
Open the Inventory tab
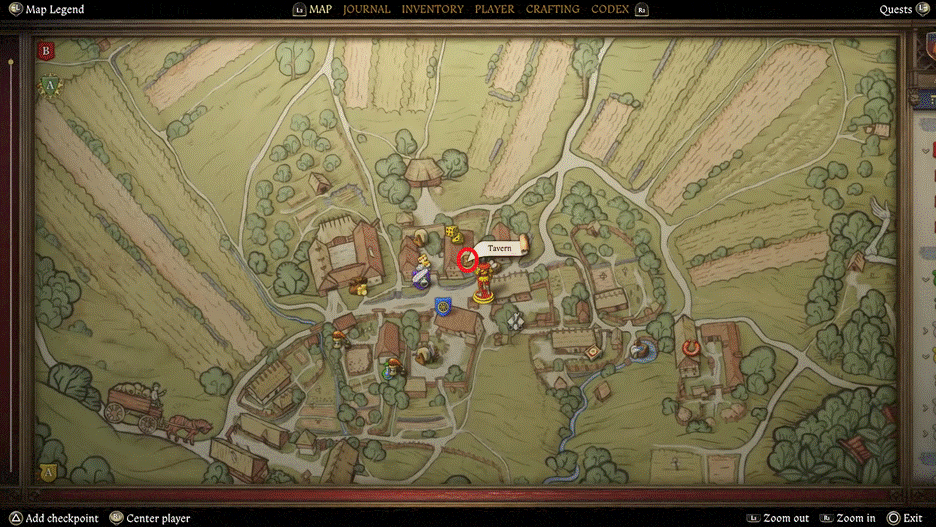pos(432,9)
